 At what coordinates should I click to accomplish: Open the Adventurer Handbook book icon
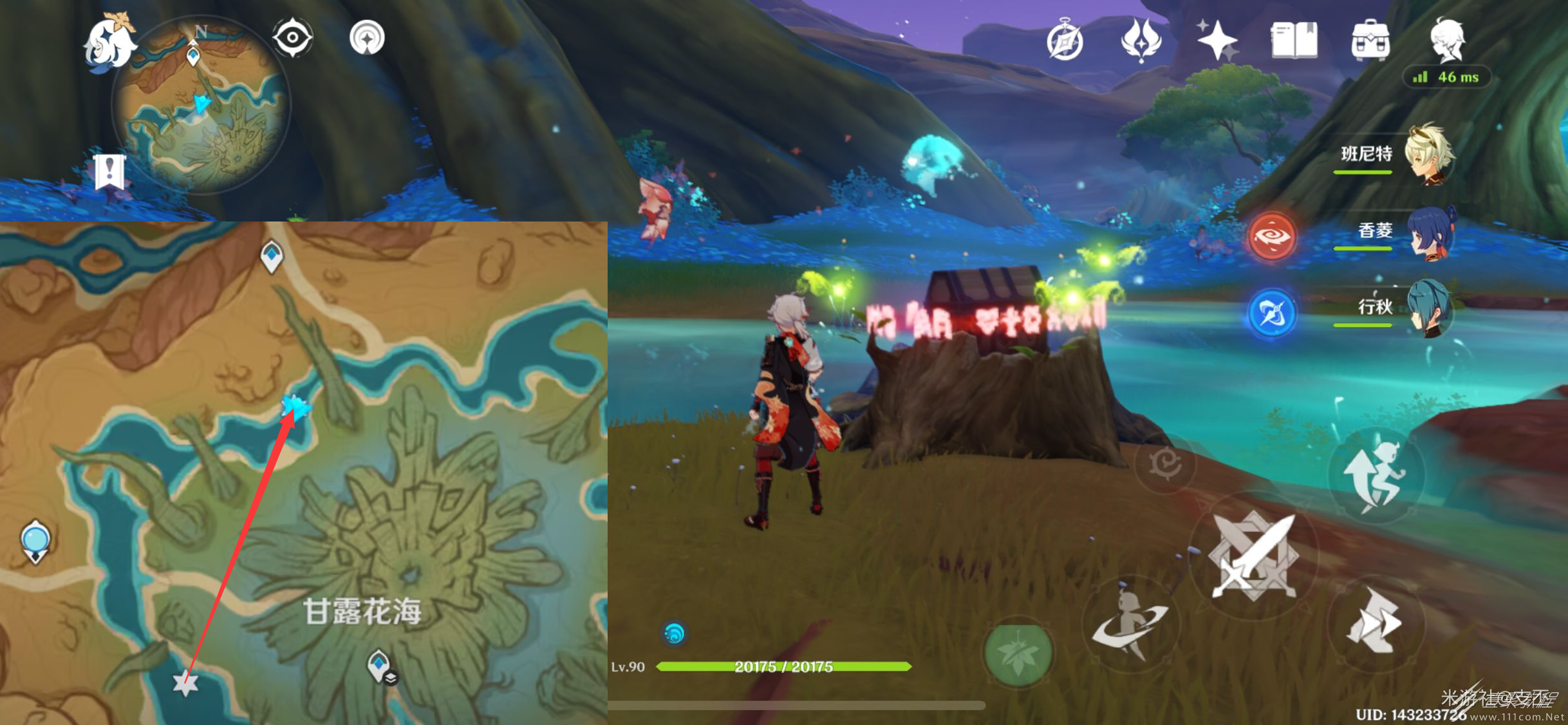tap(1294, 40)
